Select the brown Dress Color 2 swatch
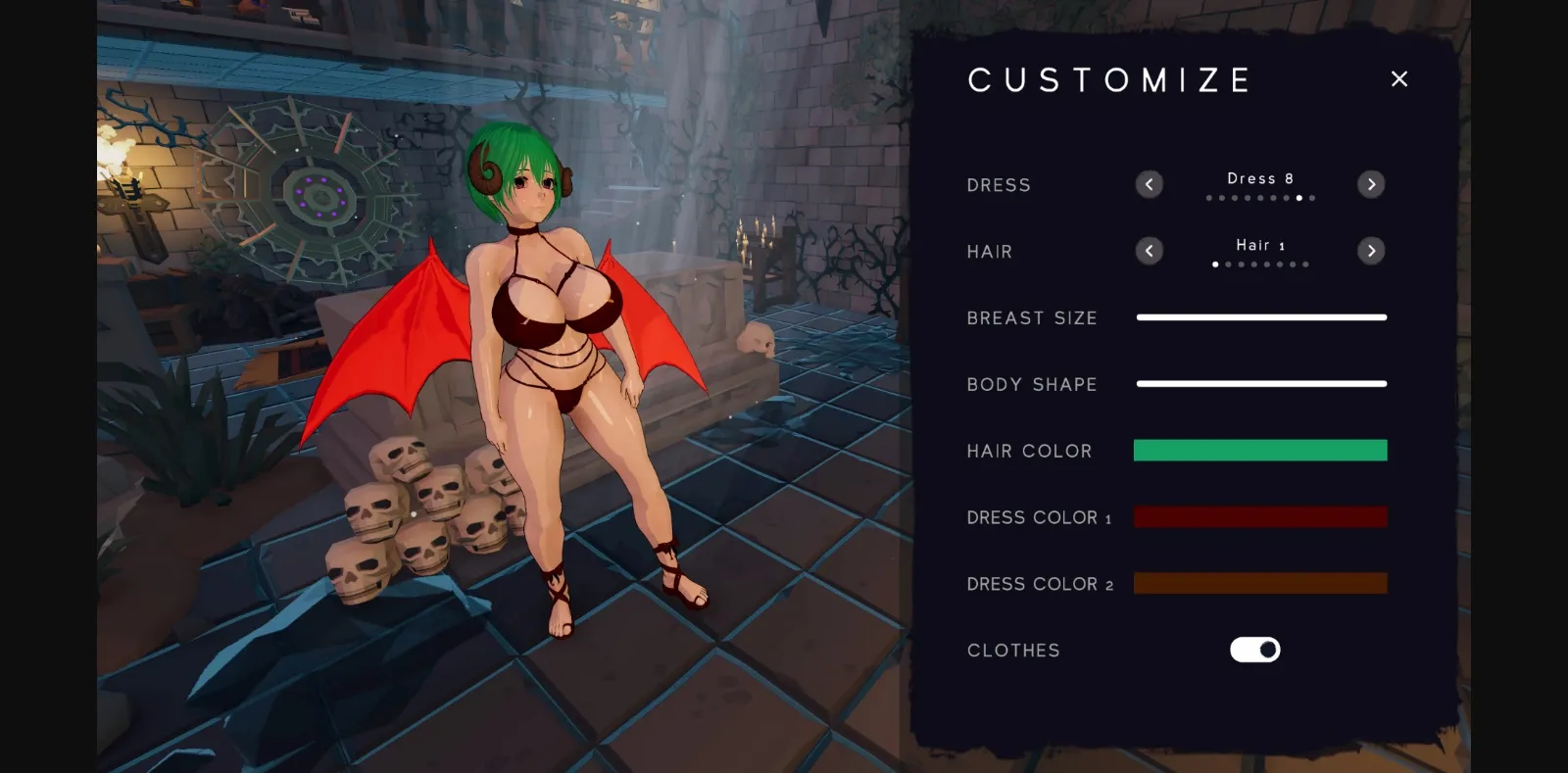 click(1260, 583)
